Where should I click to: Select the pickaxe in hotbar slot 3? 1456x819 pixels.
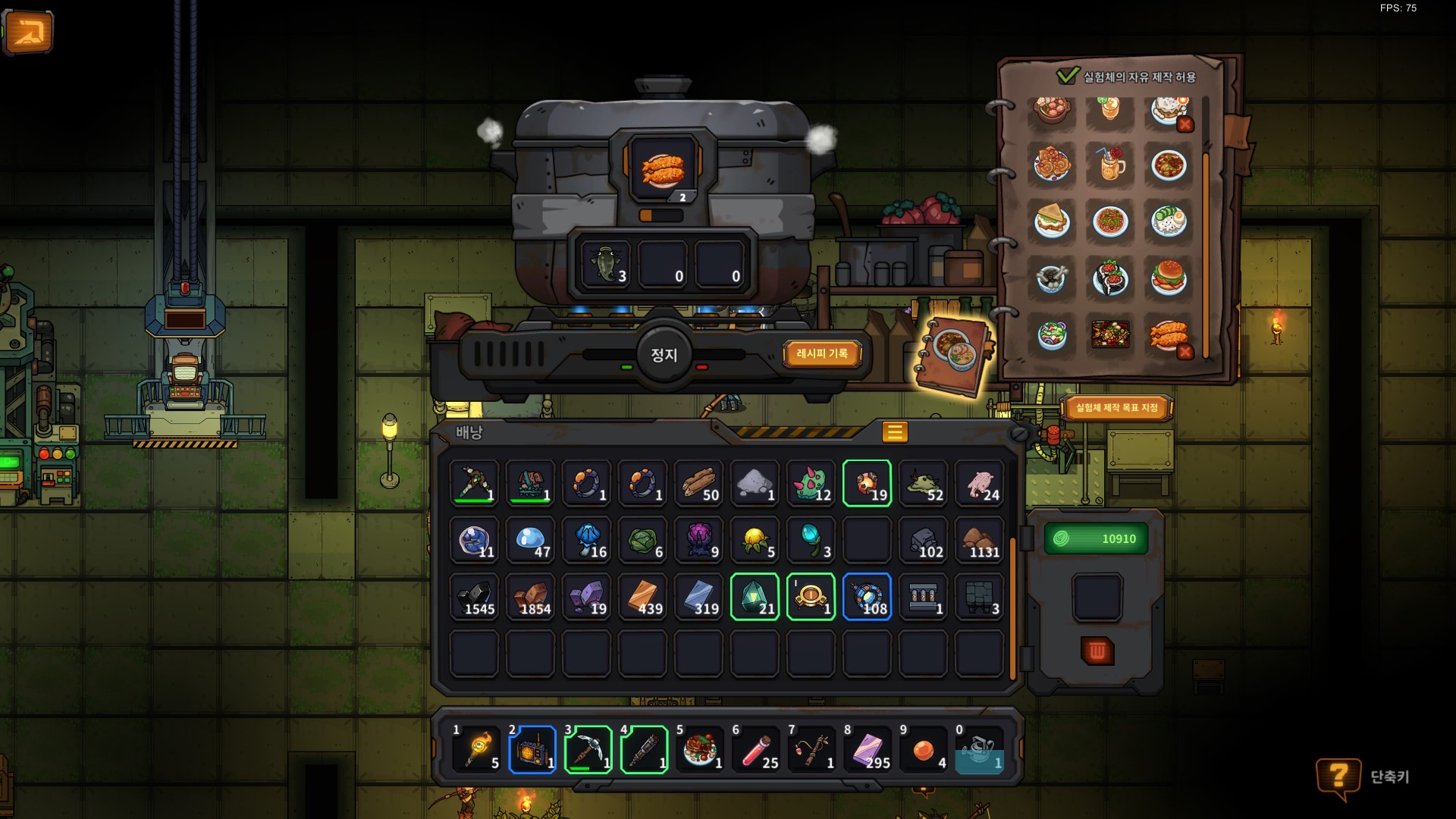click(x=588, y=749)
